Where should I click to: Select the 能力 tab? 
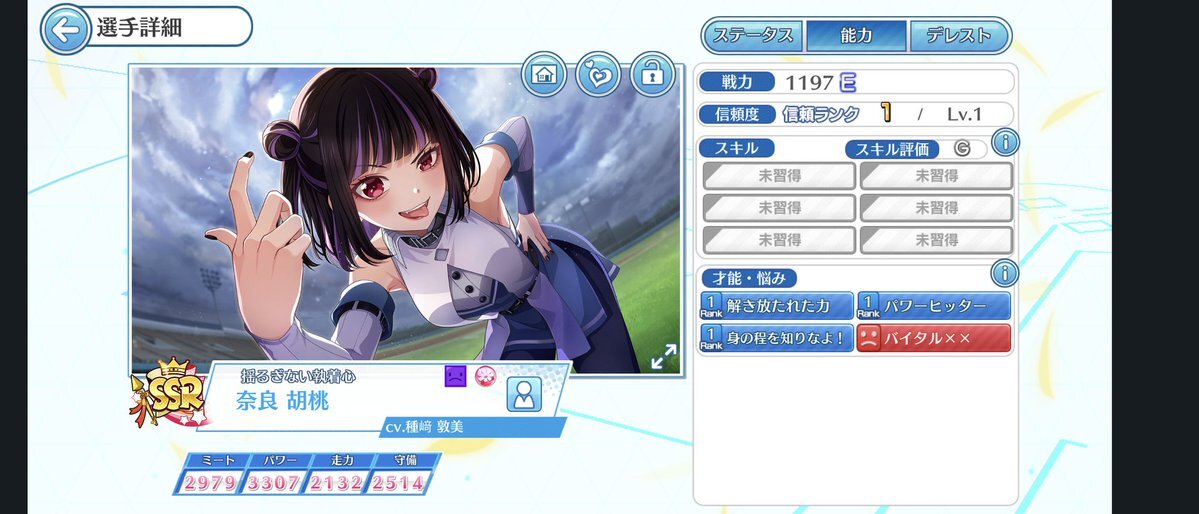pos(857,36)
